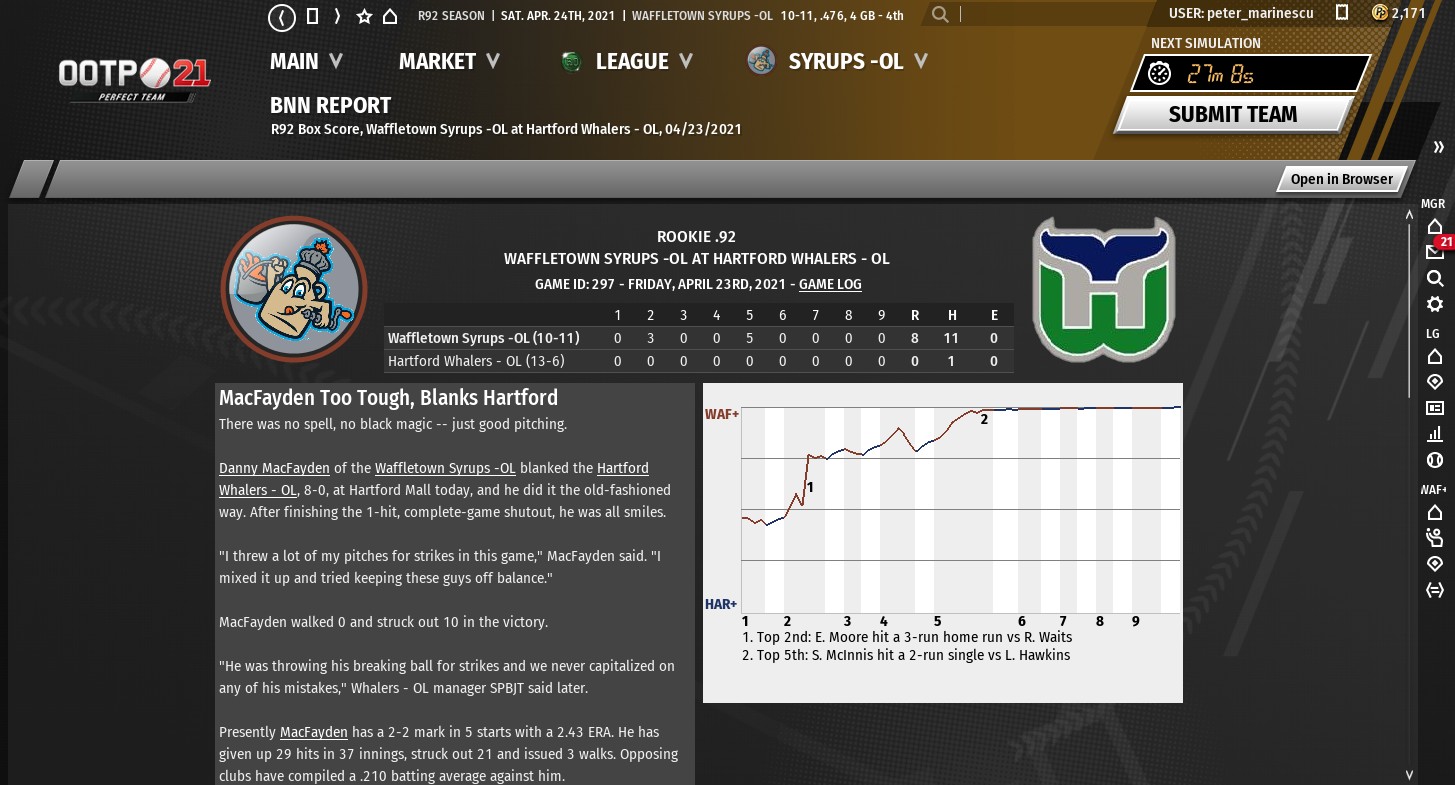1455x785 pixels.
Task: Go back with the circled left arrow
Action: pos(283,16)
